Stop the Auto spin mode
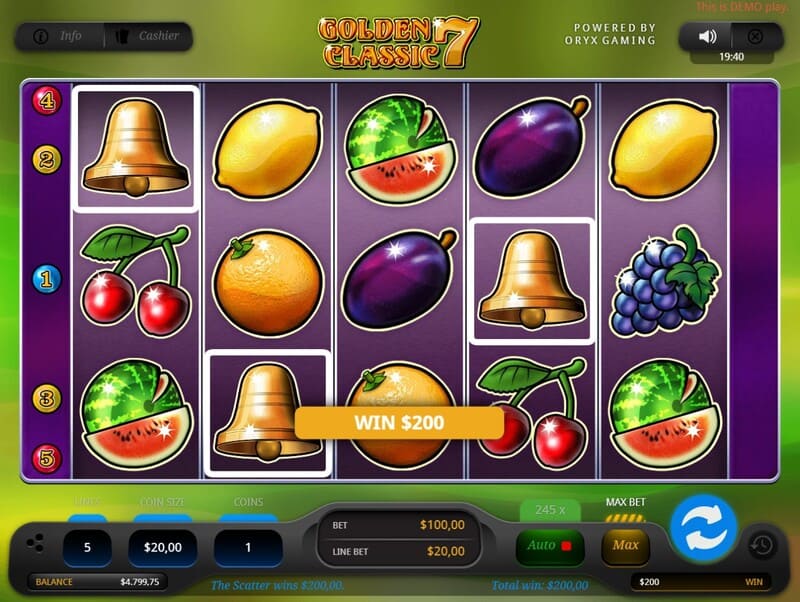This screenshot has width=800, height=602. pyautogui.click(x=549, y=546)
